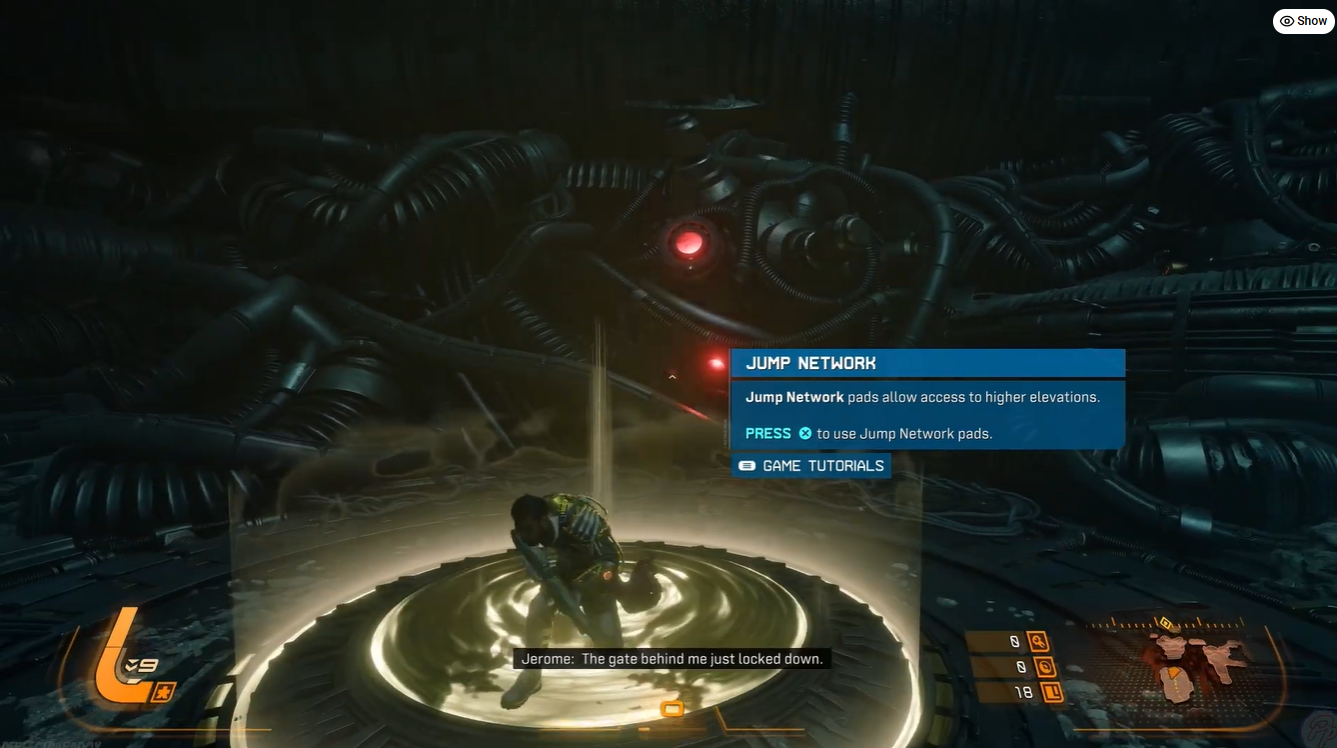Image resolution: width=1337 pixels, height=748 pixels.
Task: Click the menu glyph beside GAME TUTORIALS
Action: point(745,465)
